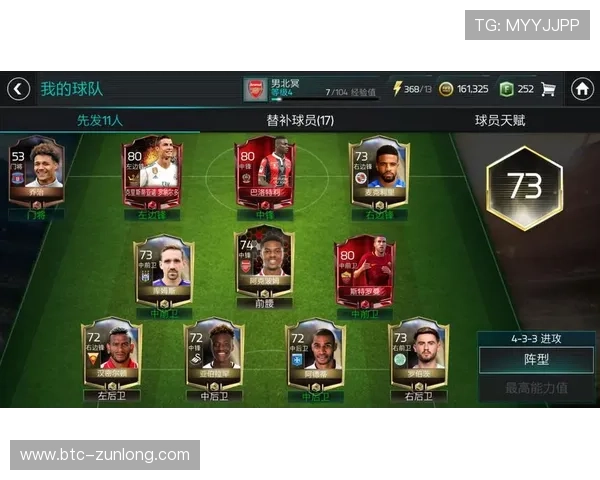Switch to the 球员天赋 talents tab
The height and width of the screenshot is (480, 600).
(500, 120)
